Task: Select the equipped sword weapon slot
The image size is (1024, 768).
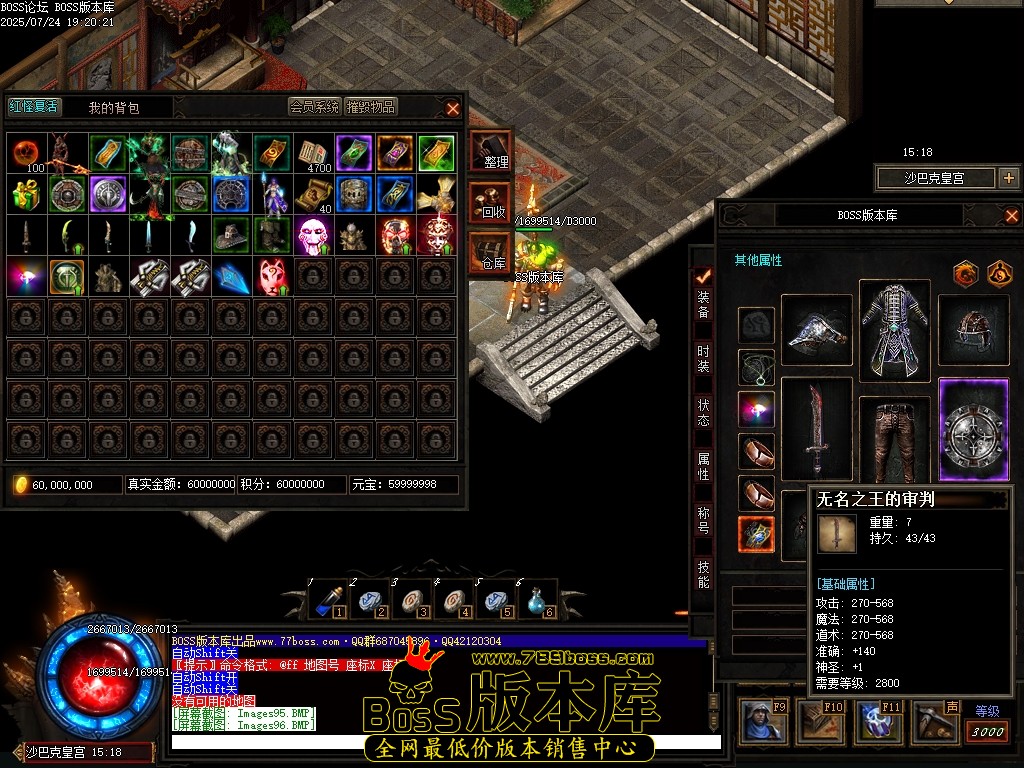Action: (816, 428)
